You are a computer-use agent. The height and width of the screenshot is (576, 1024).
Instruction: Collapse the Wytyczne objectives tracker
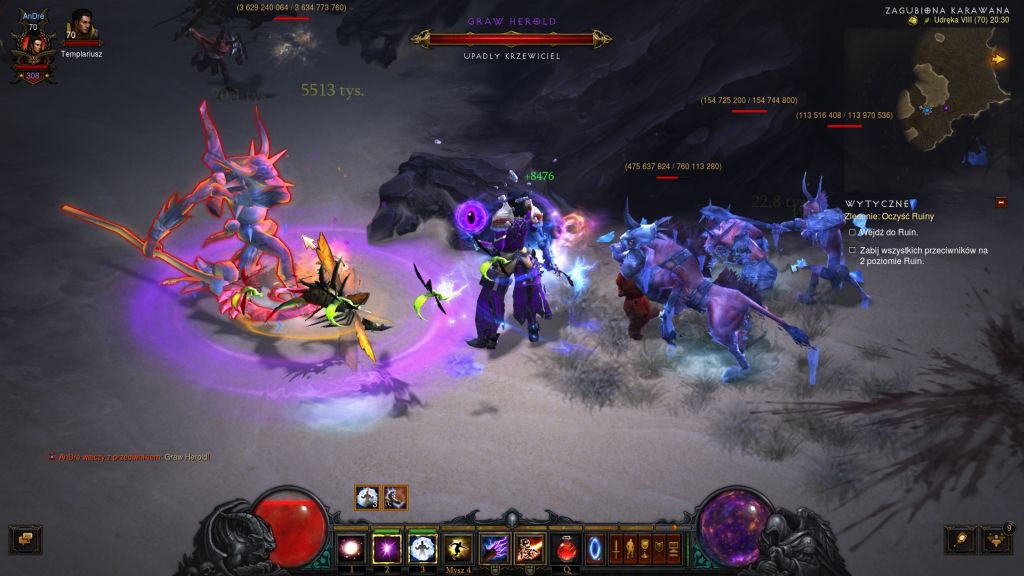[1001, 202]
